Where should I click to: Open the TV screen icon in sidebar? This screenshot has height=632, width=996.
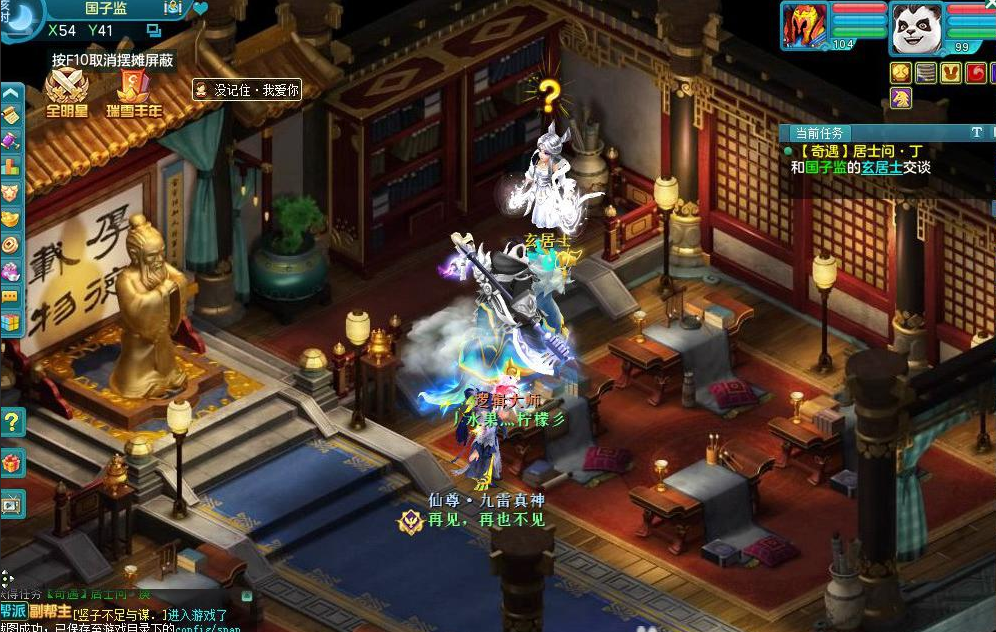click(12, 505)
